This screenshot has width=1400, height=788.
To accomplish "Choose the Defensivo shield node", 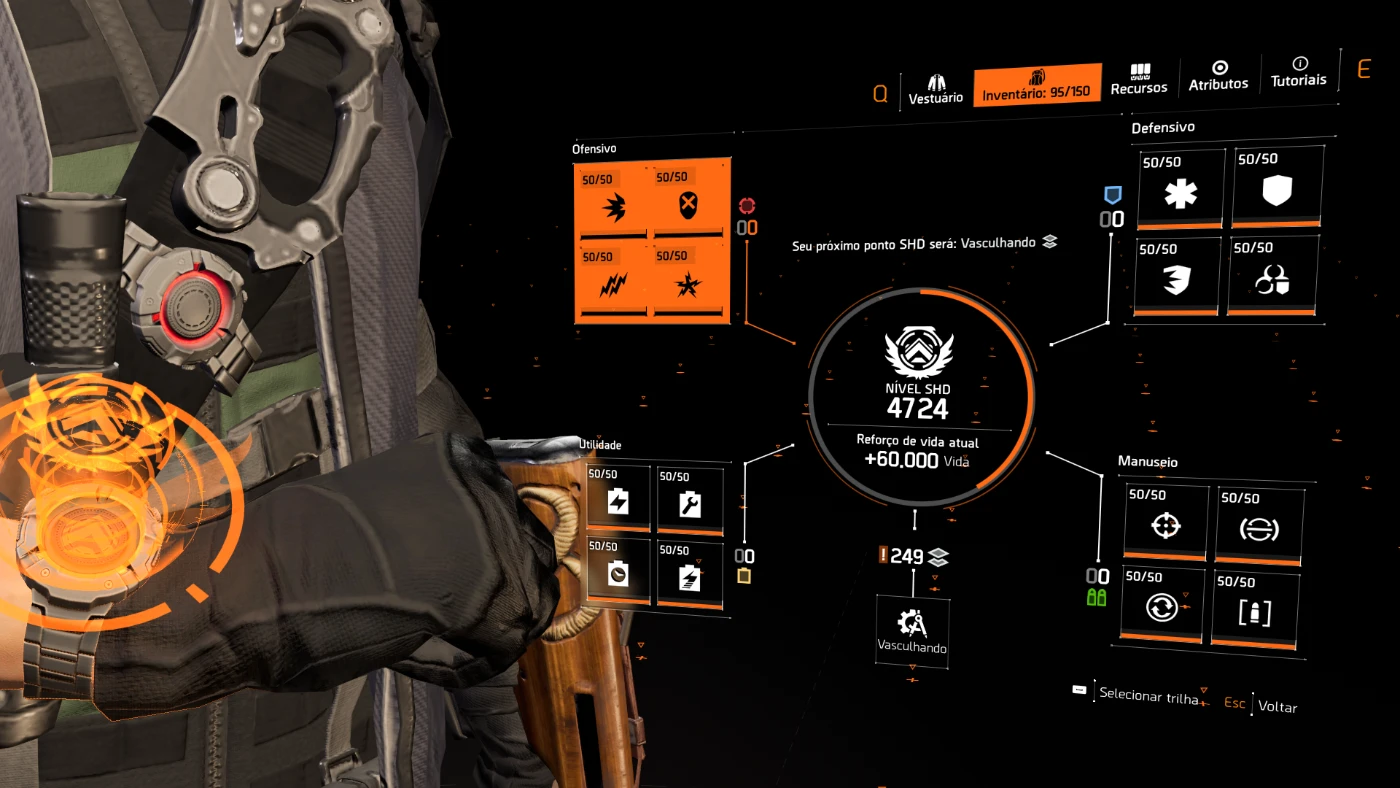I will point(1277,187).
